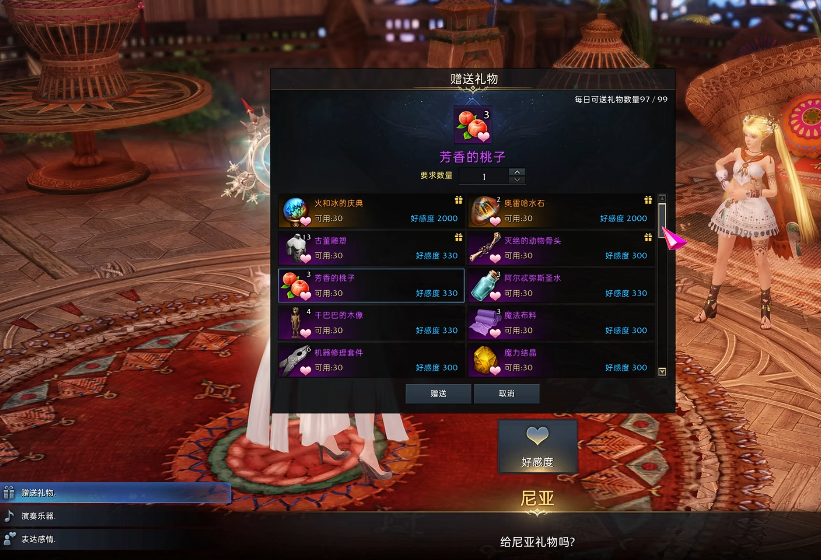Choose the 演奏乐器 play instrument option
The image size is (821, 560).
[x=115, y=516]
